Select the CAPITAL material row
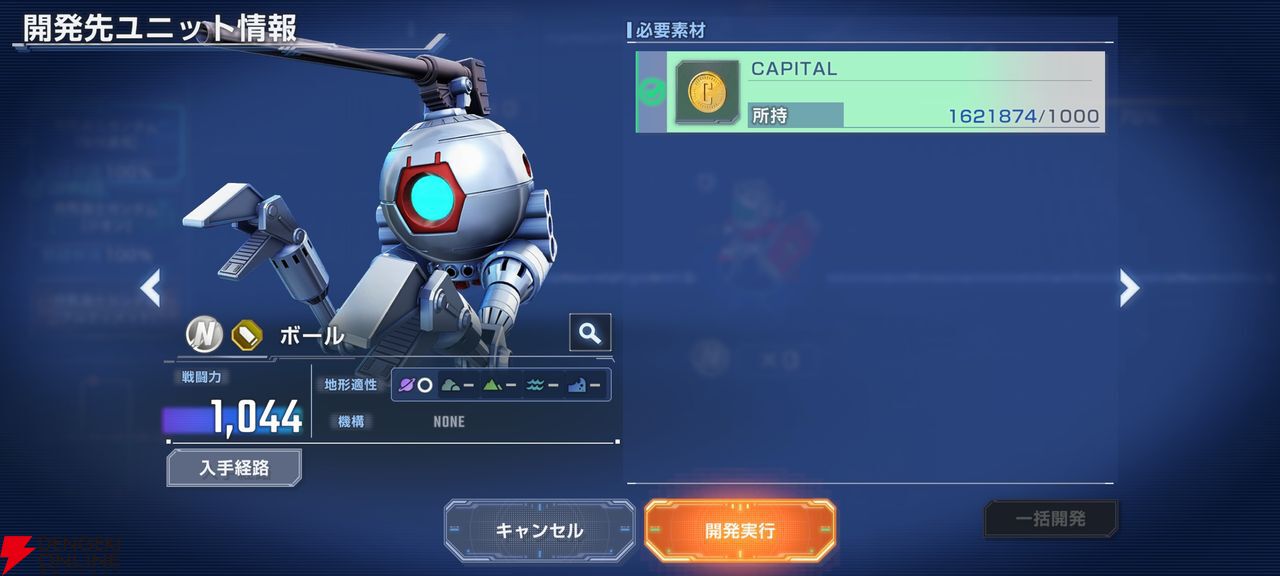The width and height of the screenshot is (1280, 576). tap(870, 92)
